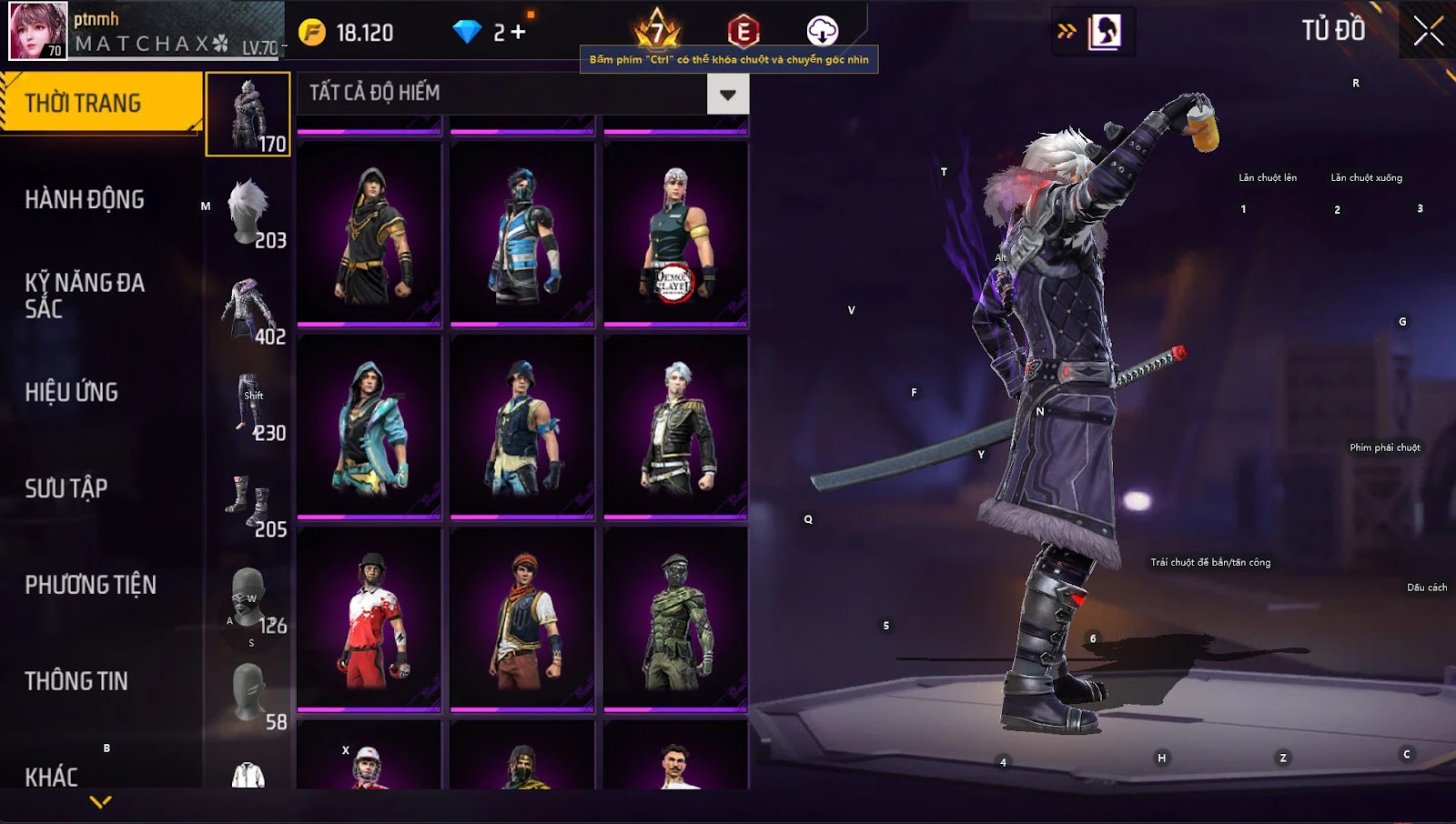
Task: Switch to the THỜI TRANG tab
Action: [x=100, y=103]
